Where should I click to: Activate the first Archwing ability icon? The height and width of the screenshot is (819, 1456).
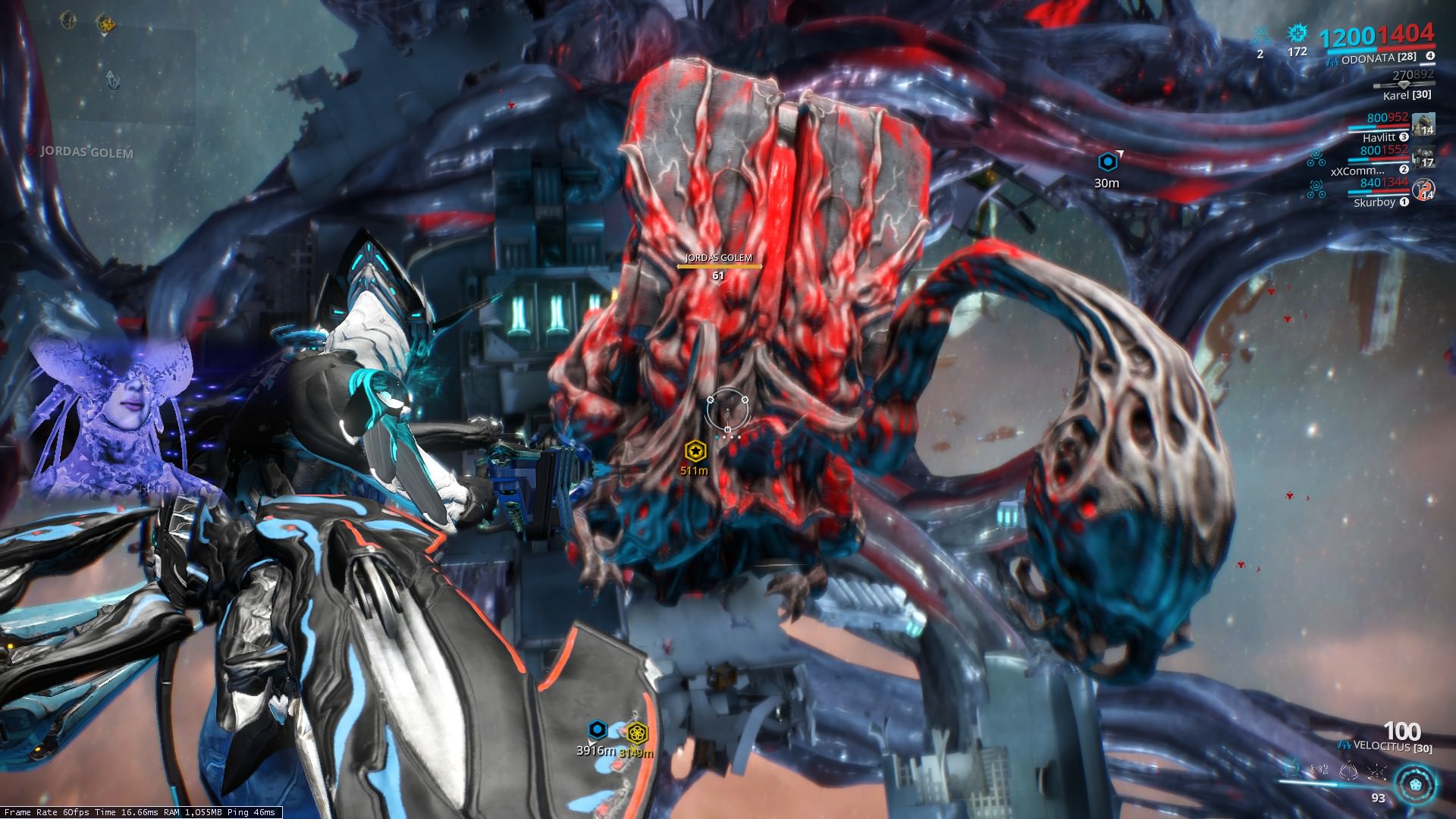pos(1292,770)
